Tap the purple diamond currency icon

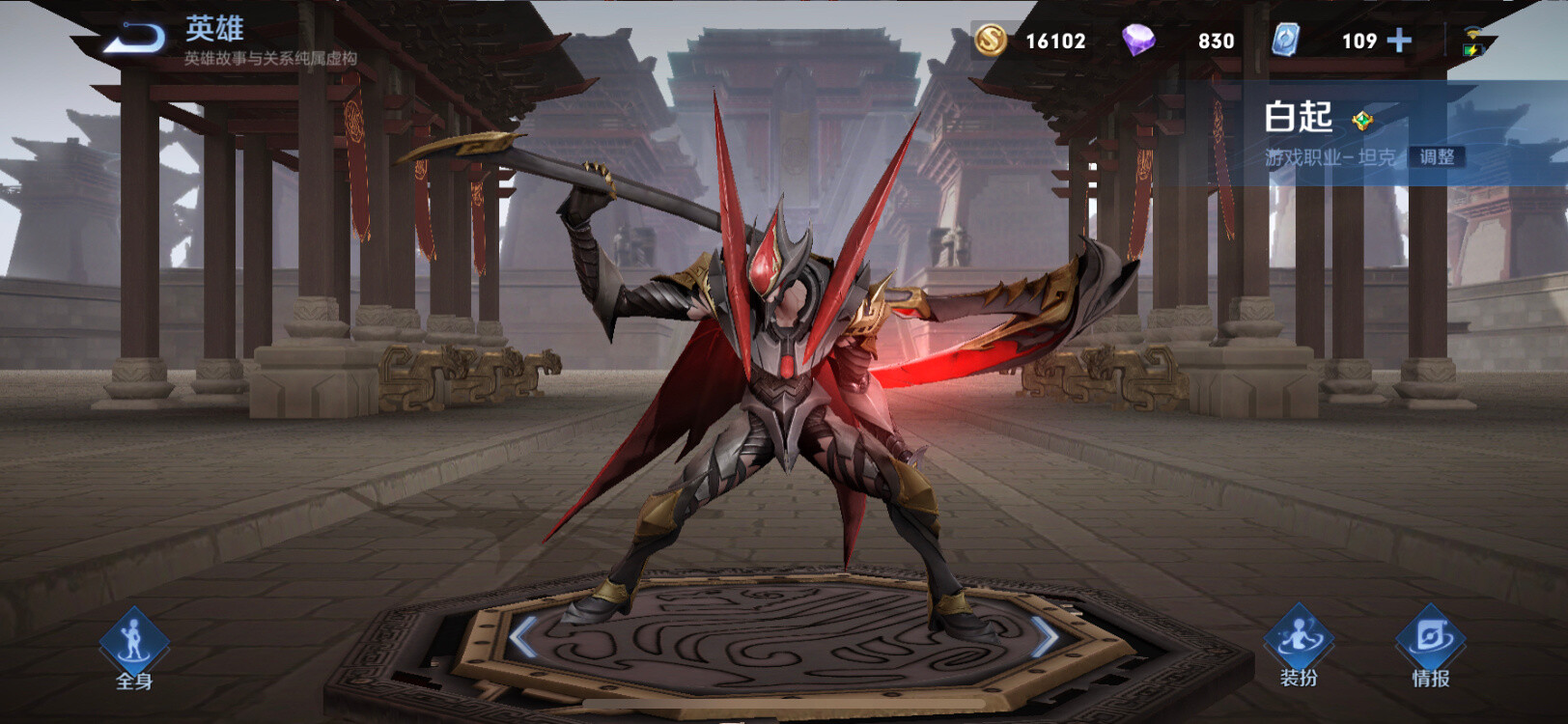pos(1138,41)
